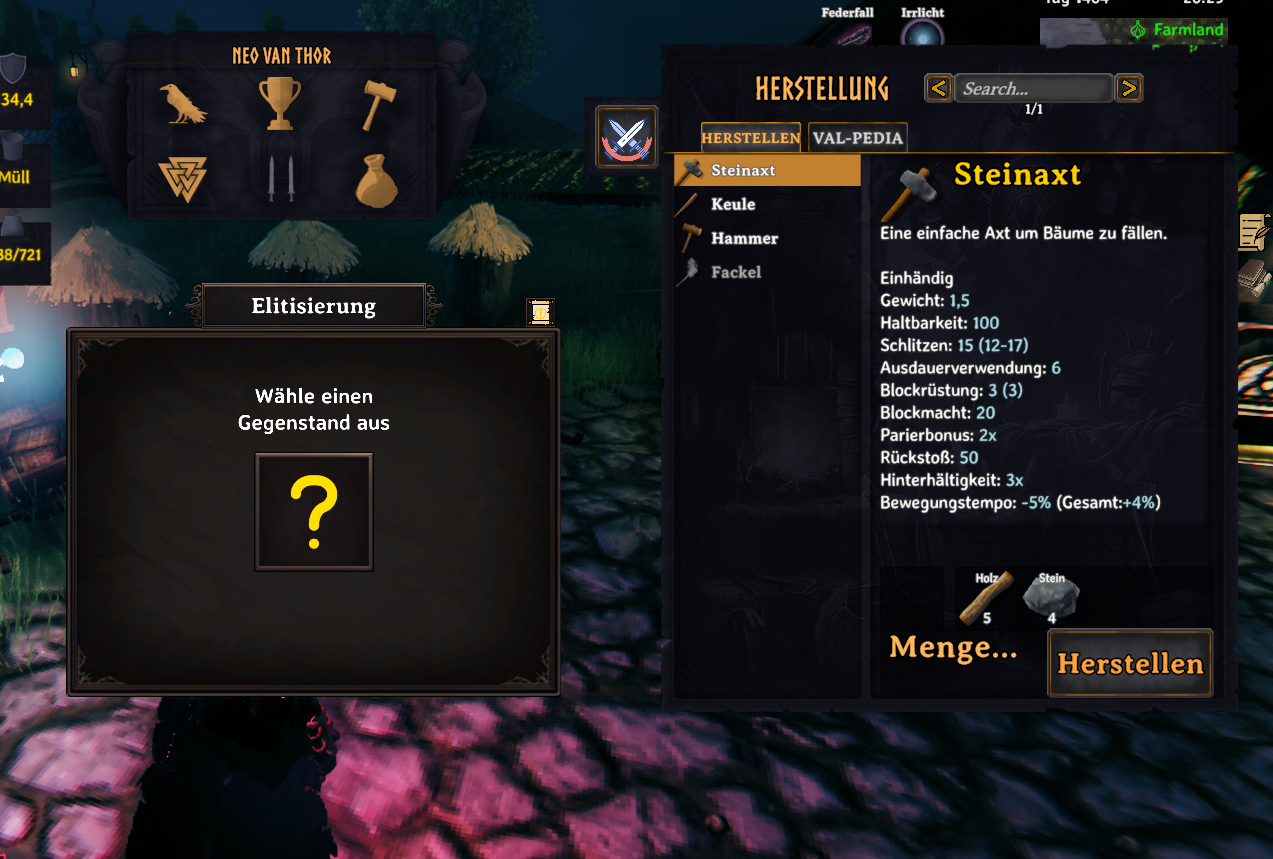This screenshot has width=1273, height=859.
Task: Select the Herstellen tab
Action: coord(751,138)
